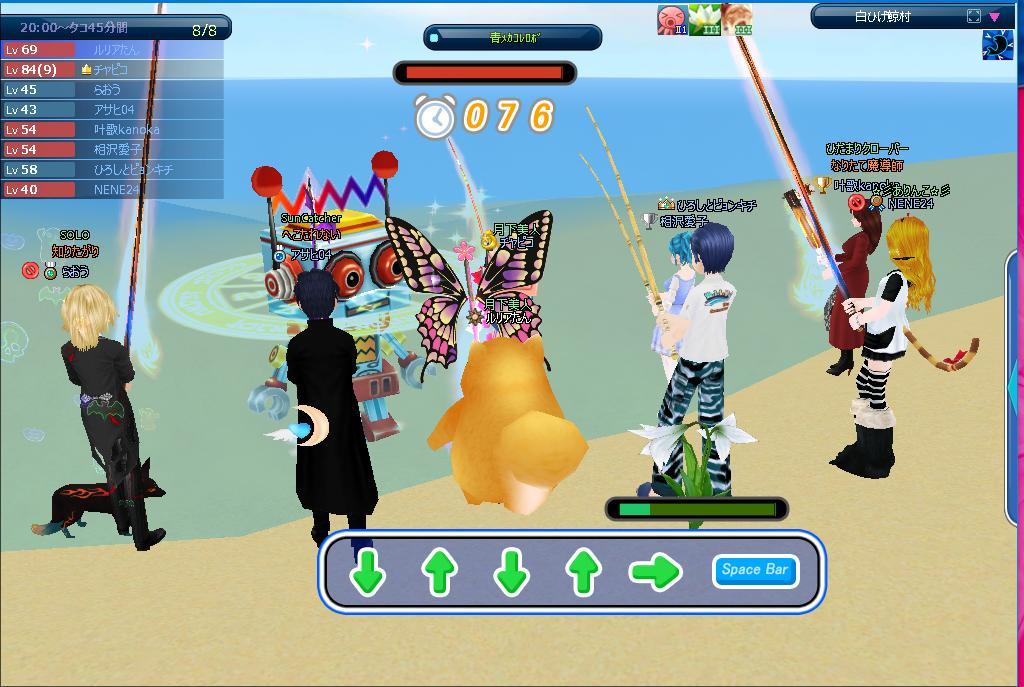This screenshot has height=687, width=1024.
Task: Click the party header showing 8/8
Action: 115,29
